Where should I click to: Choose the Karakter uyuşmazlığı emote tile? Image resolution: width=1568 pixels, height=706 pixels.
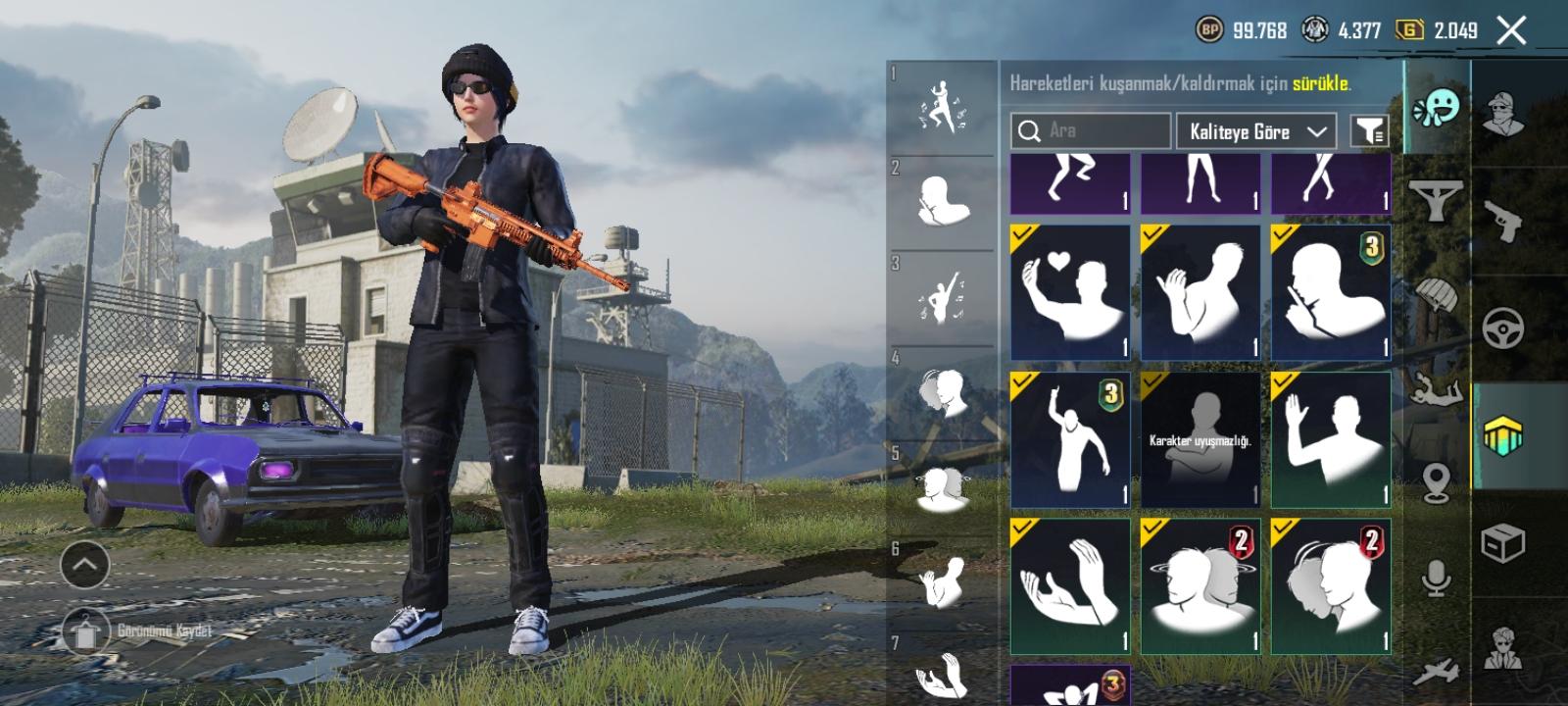point(1200,439)
